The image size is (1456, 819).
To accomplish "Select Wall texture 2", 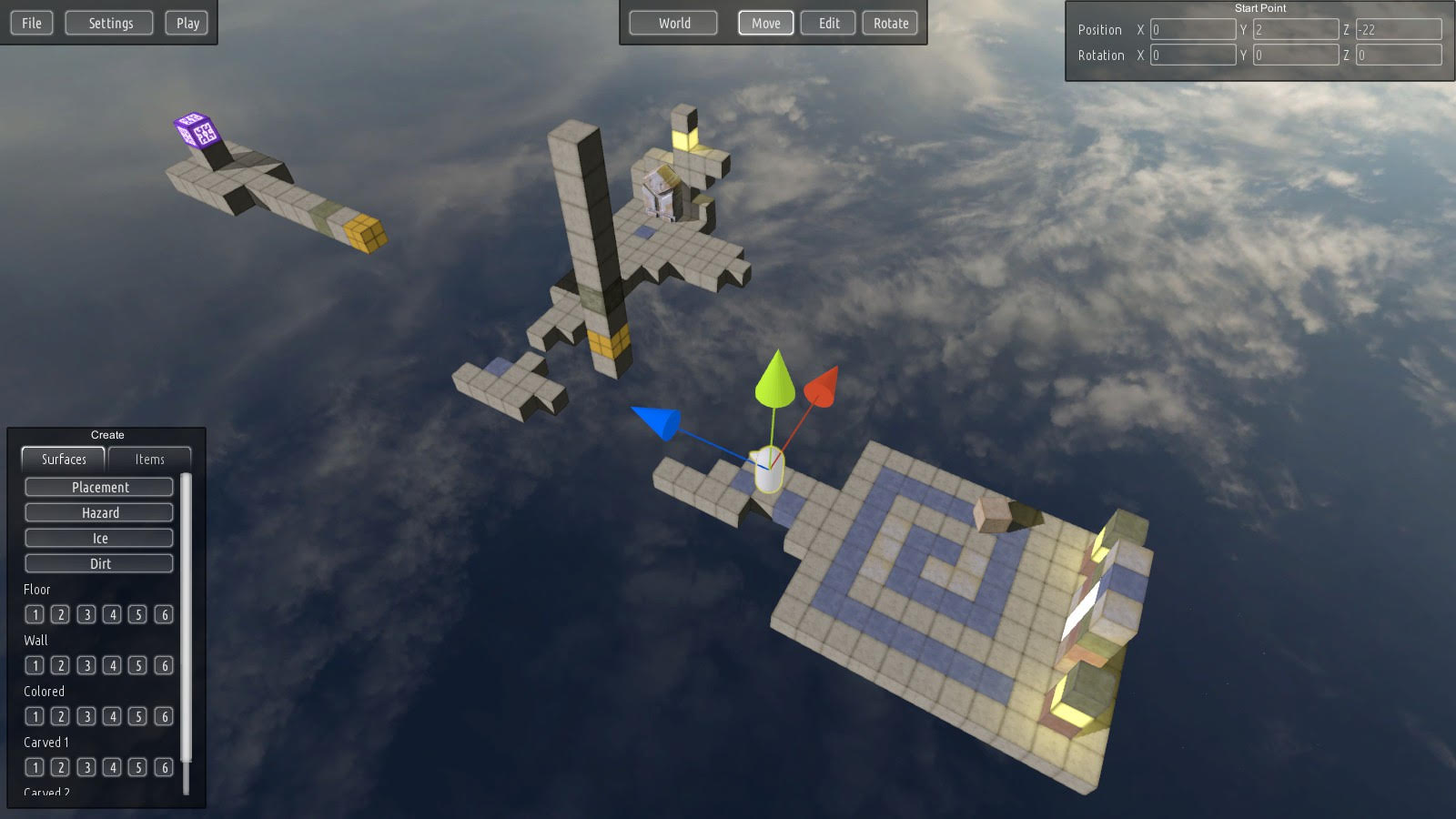I will (x=60, y=665).
